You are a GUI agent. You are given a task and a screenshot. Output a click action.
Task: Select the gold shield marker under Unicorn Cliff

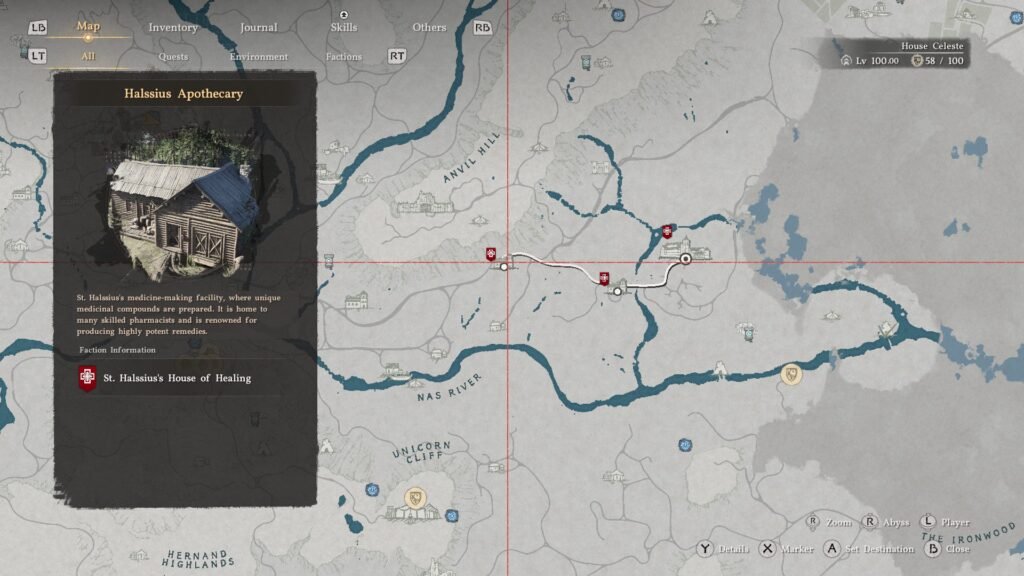pos(414,497)
